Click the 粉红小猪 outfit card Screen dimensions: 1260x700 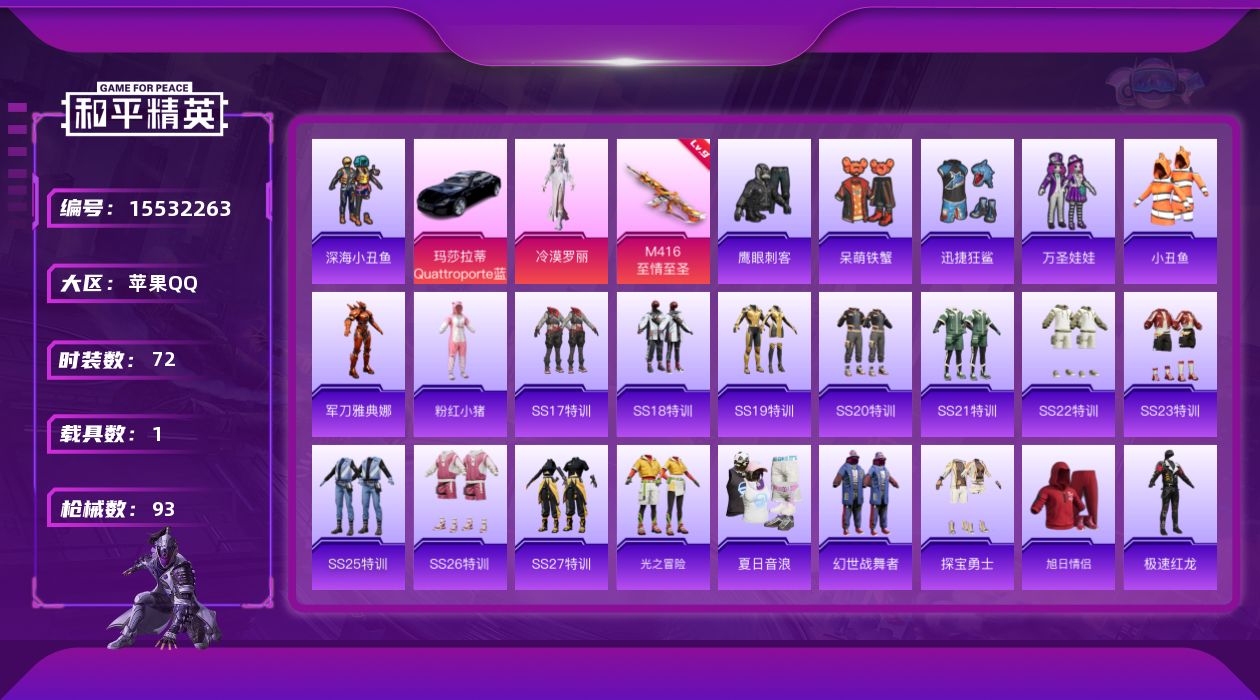pos(460,364)
